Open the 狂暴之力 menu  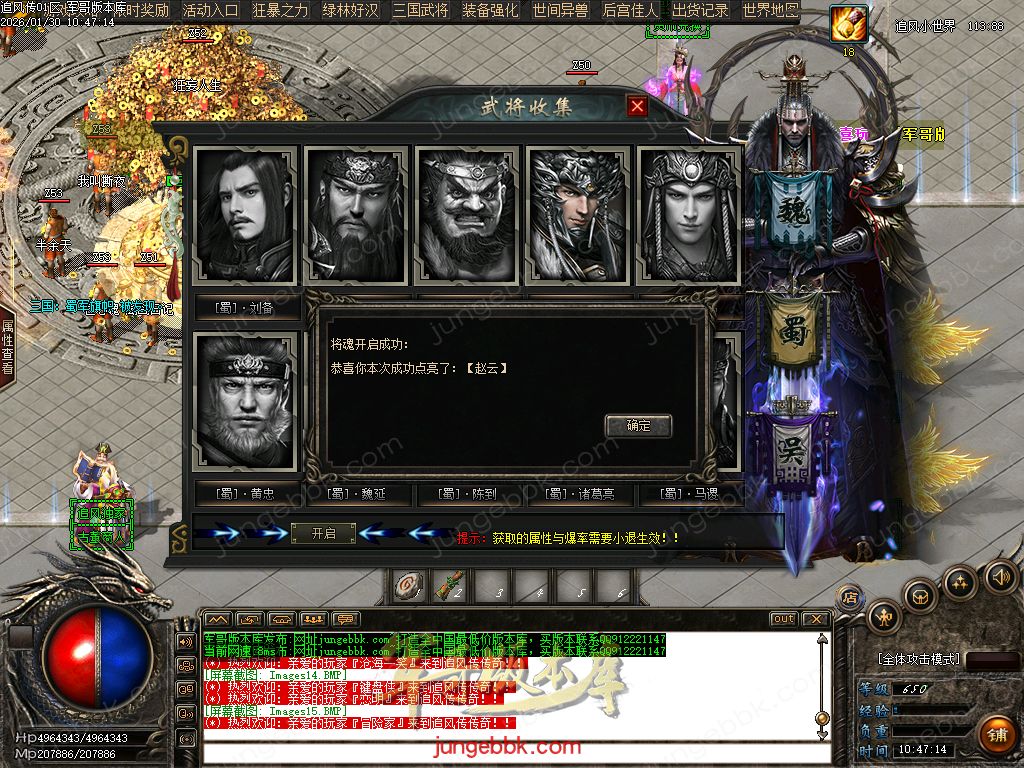pos(281,11)
